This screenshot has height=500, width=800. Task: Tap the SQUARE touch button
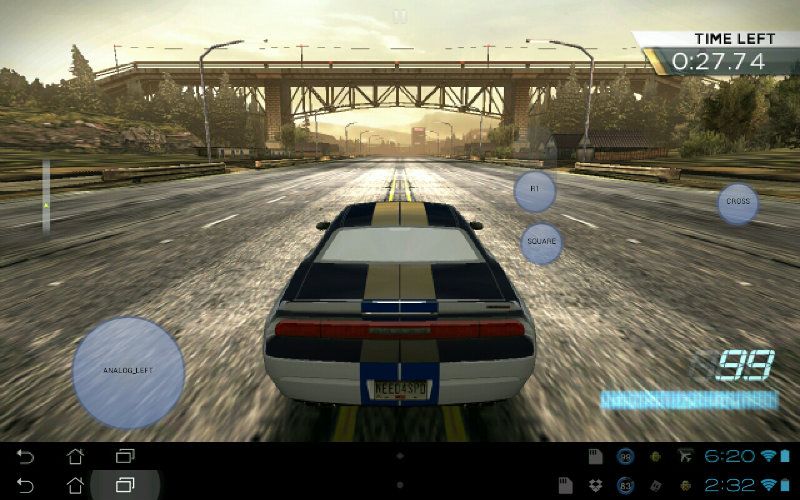pyautogui.click(x=541, y=243)
